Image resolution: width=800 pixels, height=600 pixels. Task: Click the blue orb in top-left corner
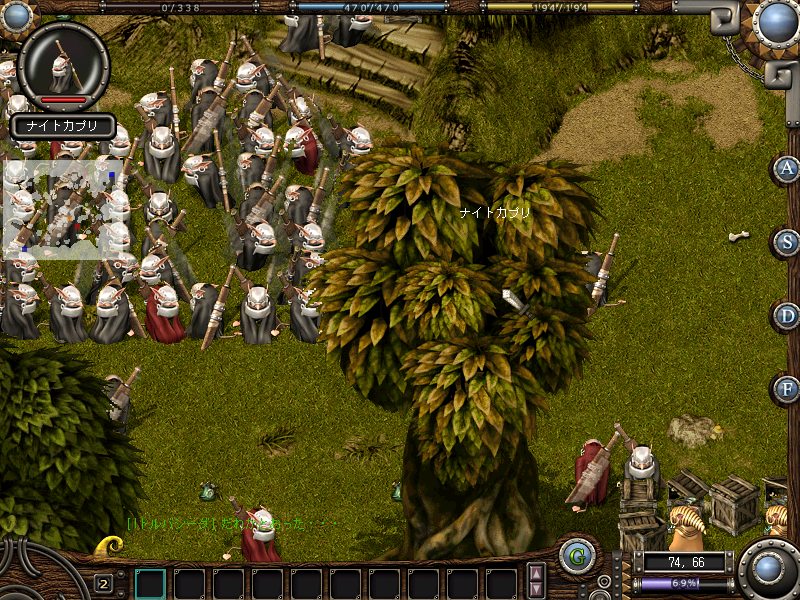pyautogui.click(x=16, y=16)
